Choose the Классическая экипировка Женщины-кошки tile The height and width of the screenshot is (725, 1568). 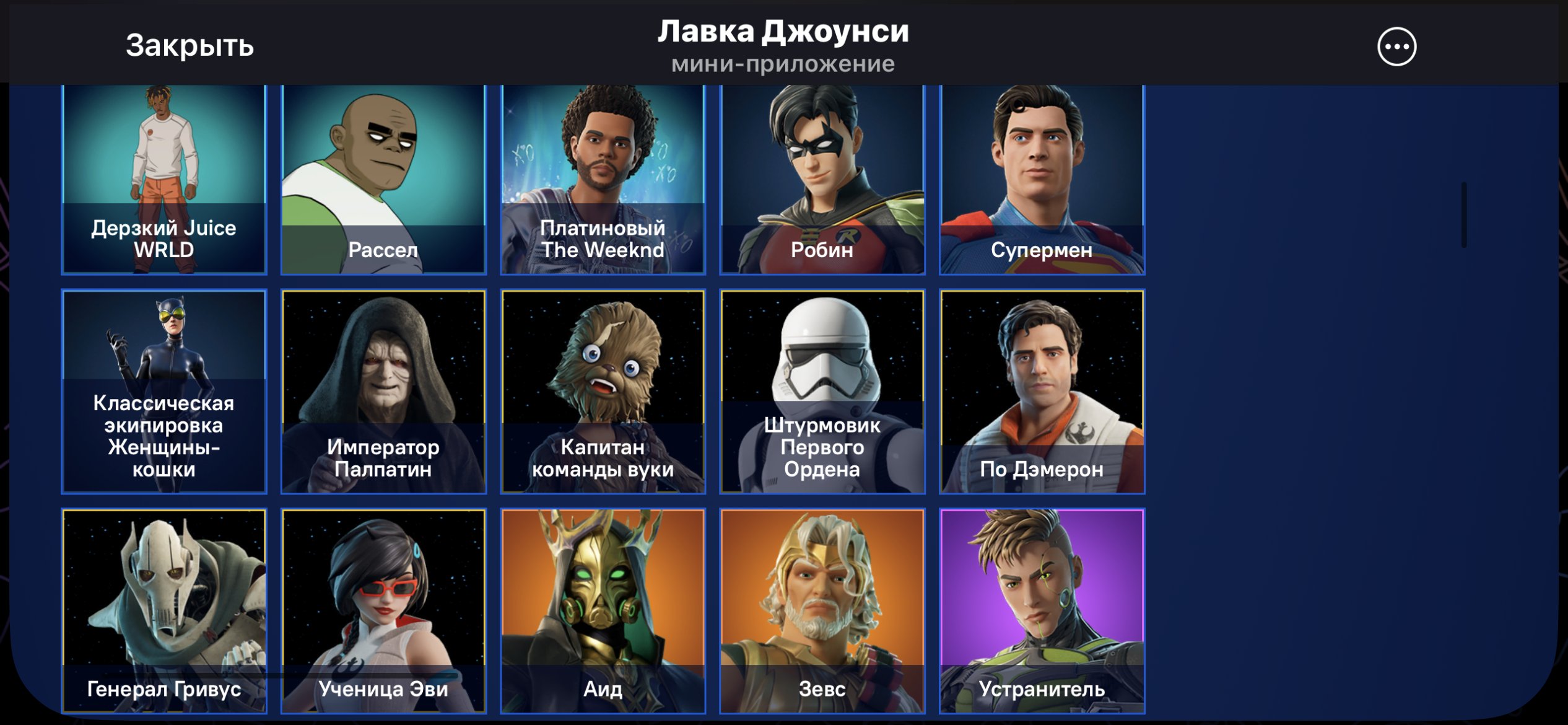tap(164, 390)
